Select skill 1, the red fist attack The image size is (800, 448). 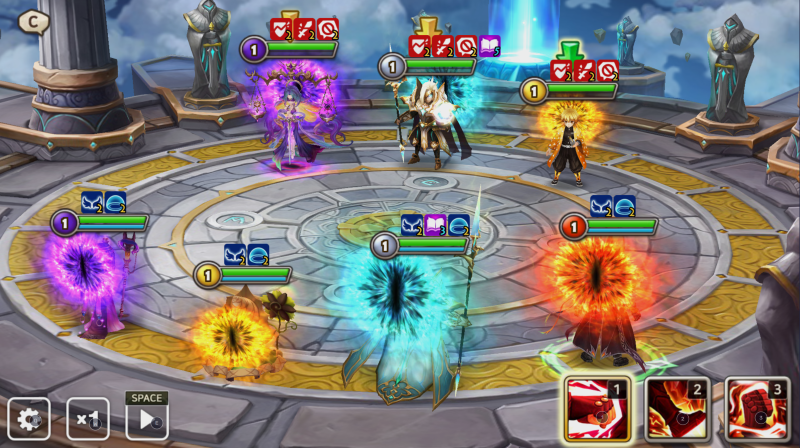[597, 408]
